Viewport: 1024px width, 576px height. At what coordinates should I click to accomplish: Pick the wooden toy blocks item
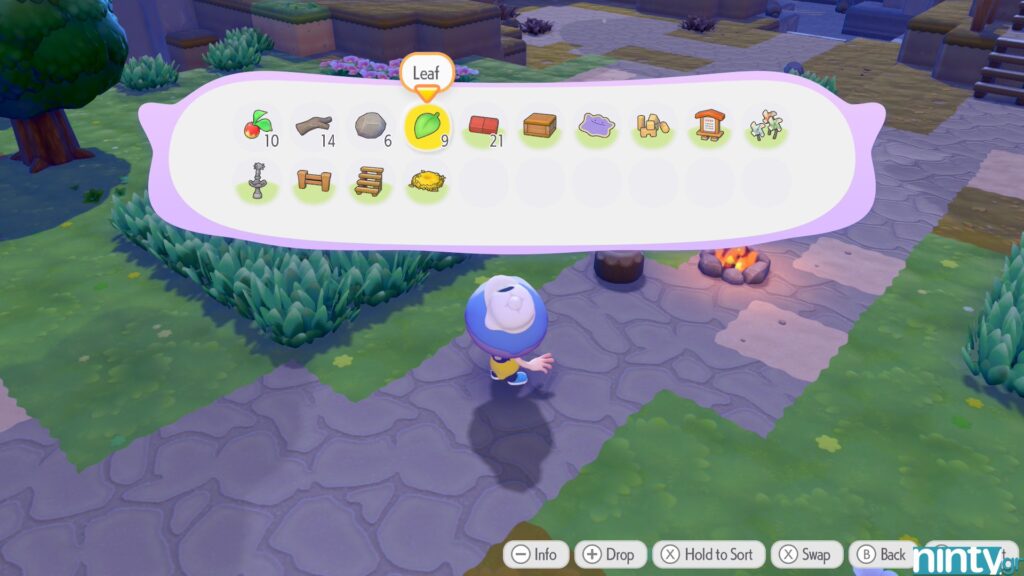[653, 126]
